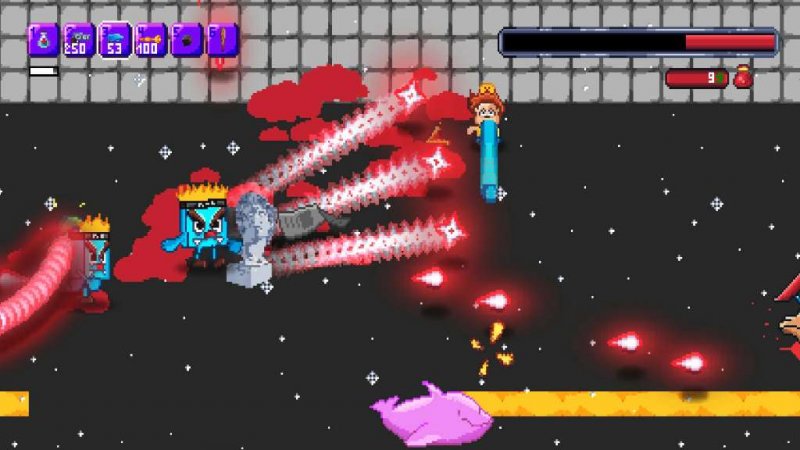The width and height of the screenshot is (800, 450).
Task: Choose the weapon slot showing 250 ammo
Action: 79,41
